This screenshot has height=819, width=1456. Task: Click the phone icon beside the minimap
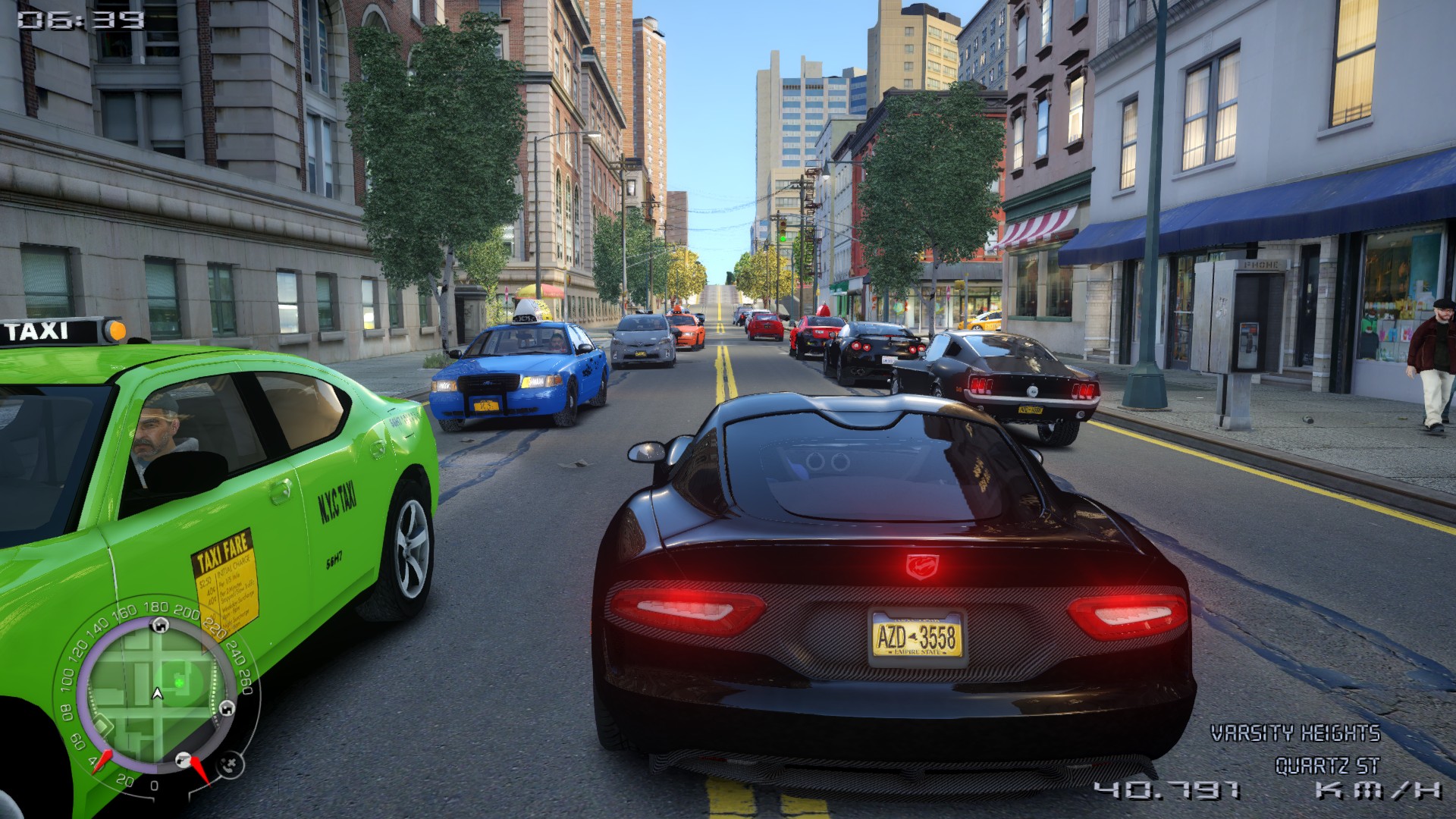click(x=231, y=764)
